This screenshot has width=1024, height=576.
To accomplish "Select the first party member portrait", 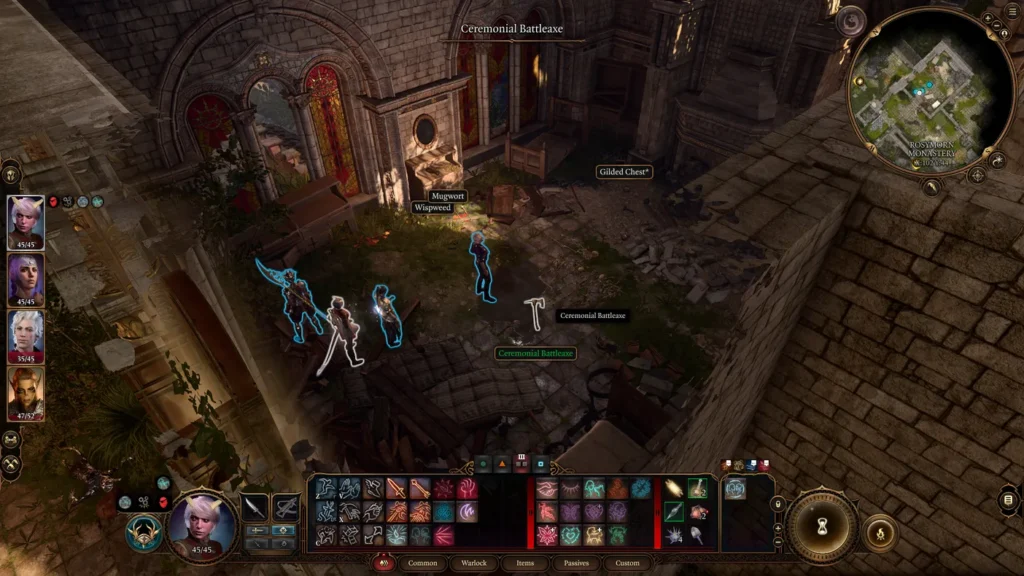I will click(x=26, y=222).
